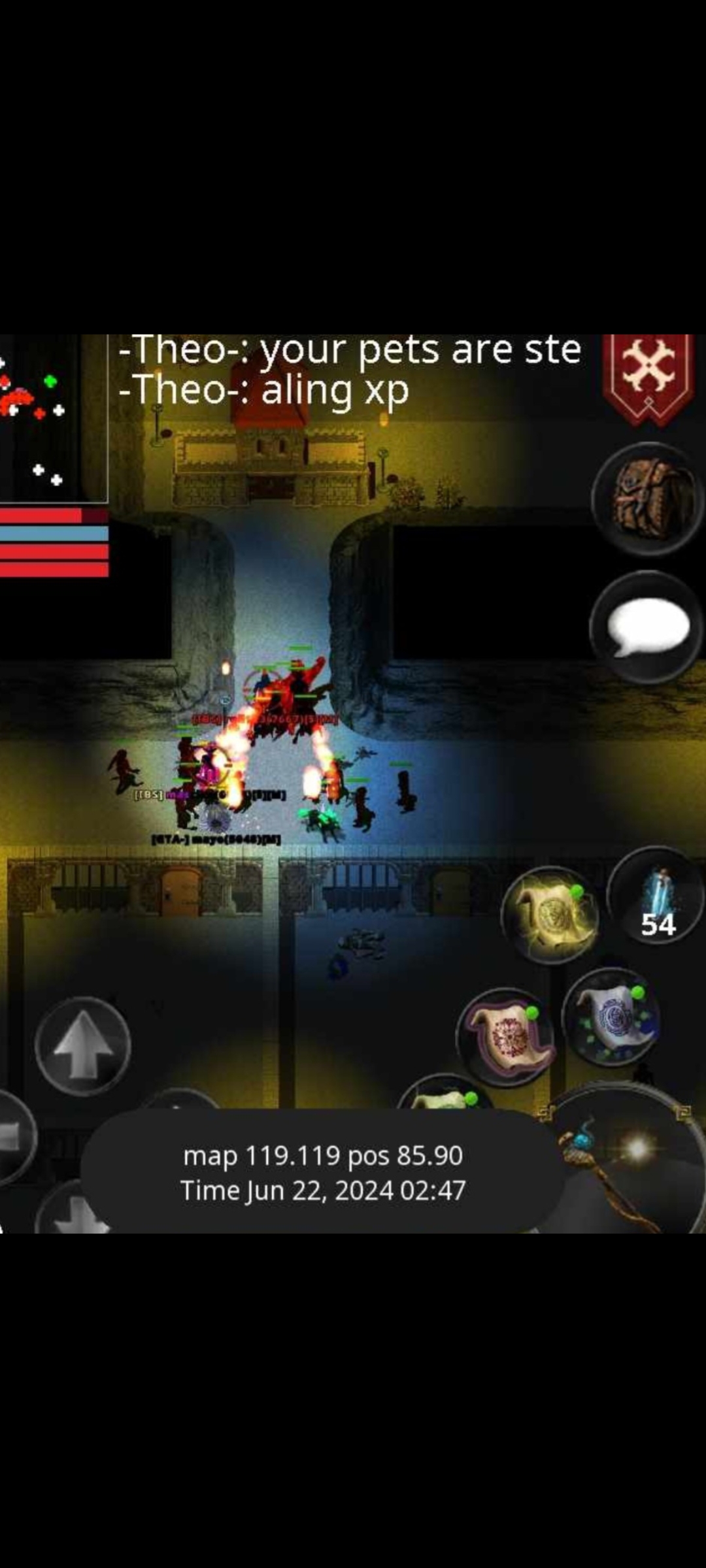Tap the Theo chat message log
The image size is (706, 1568).
[350, 370]
